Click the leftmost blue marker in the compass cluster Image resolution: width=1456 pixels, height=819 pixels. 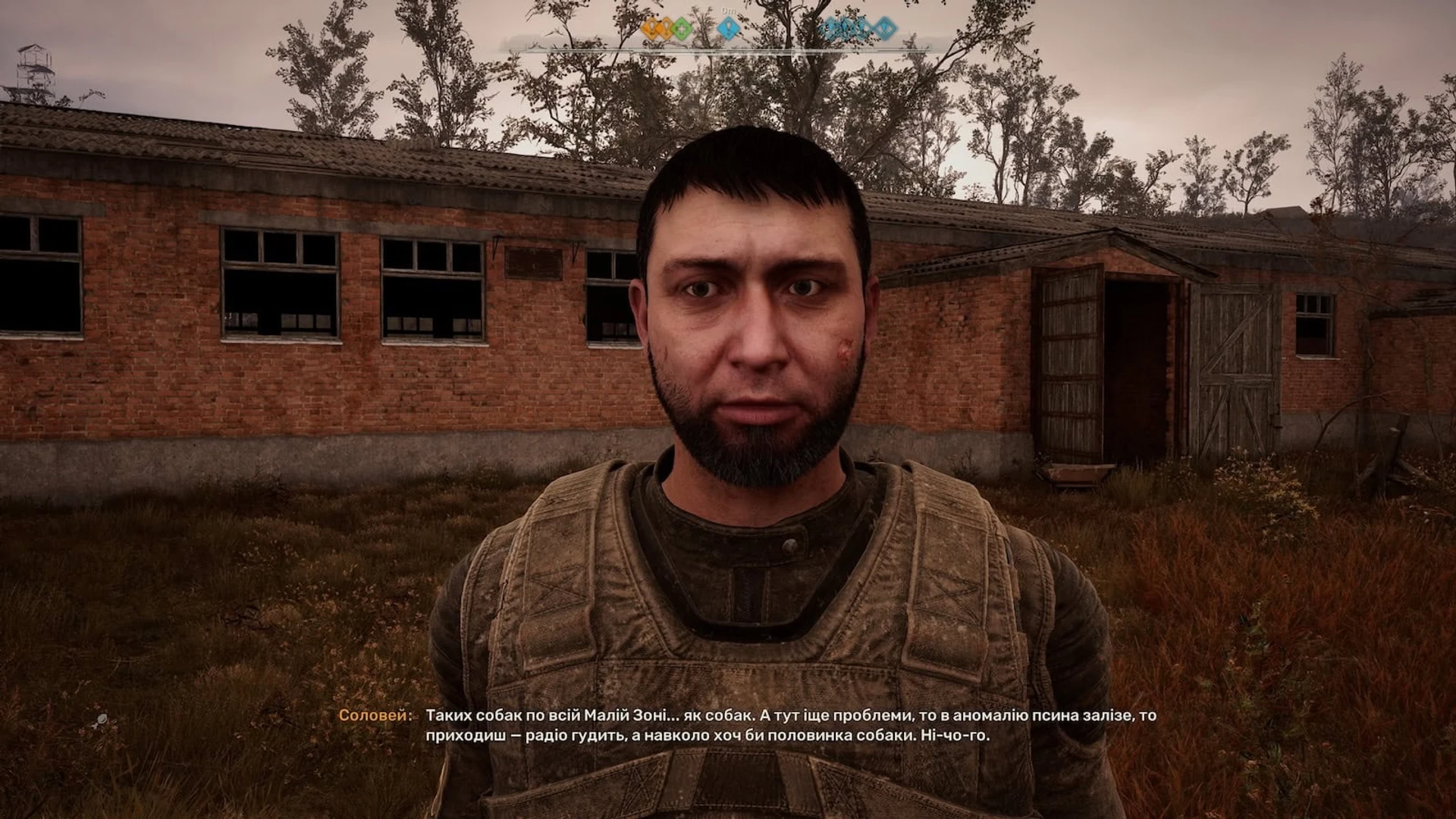[x=830, y=28]
